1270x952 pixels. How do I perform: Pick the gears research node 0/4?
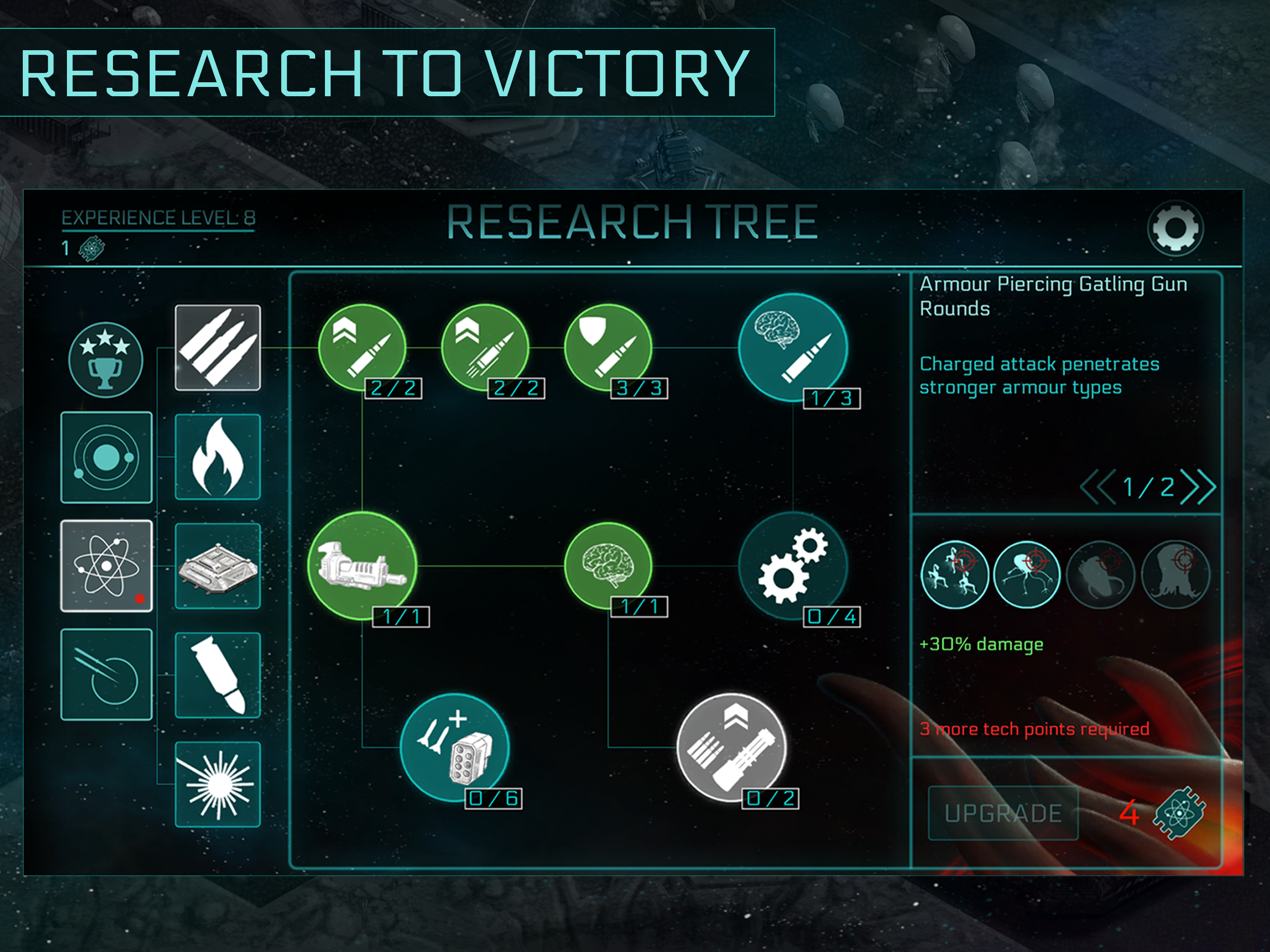point(792,566)
